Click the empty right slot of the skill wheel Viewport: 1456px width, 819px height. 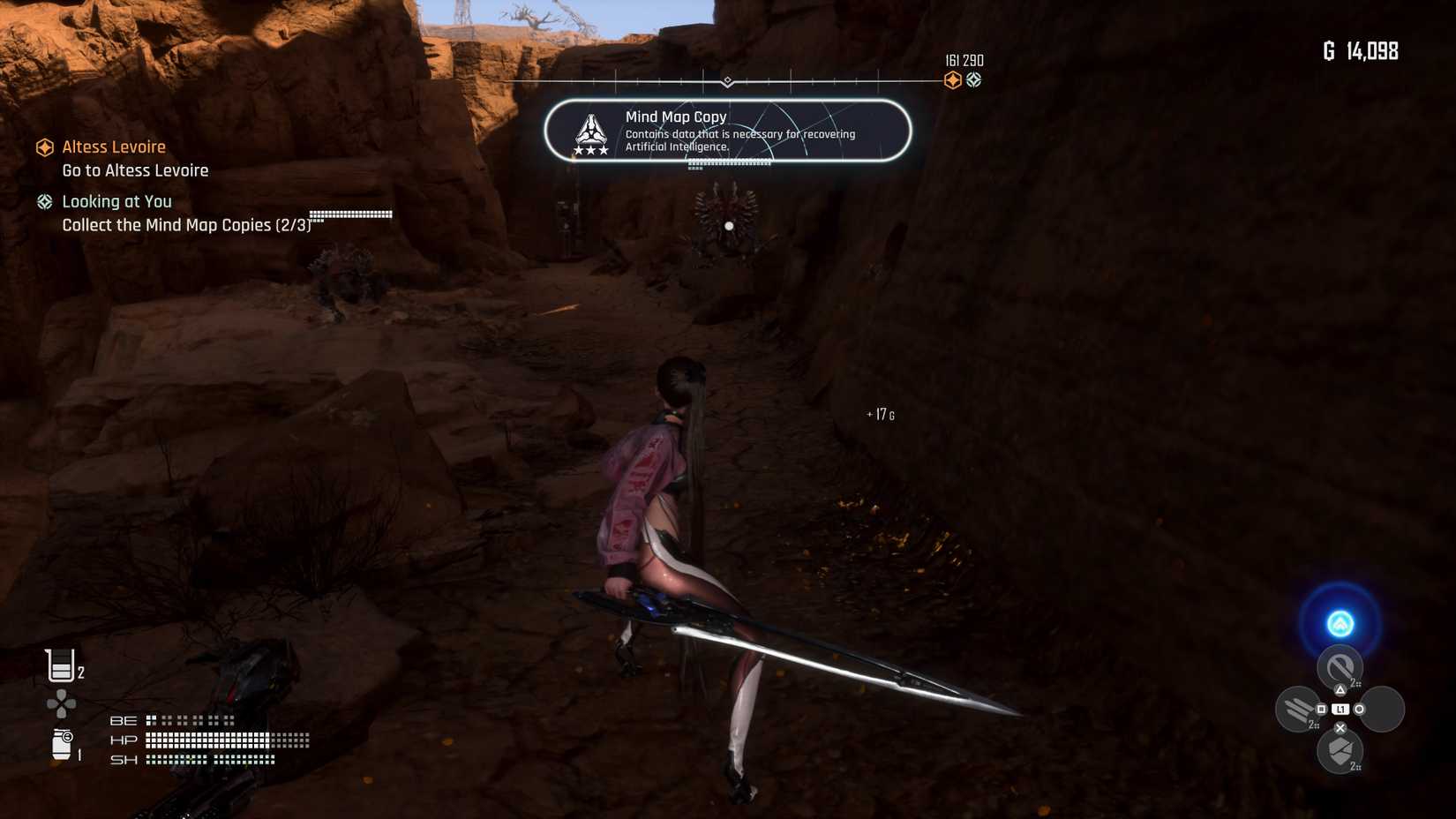1383,707
